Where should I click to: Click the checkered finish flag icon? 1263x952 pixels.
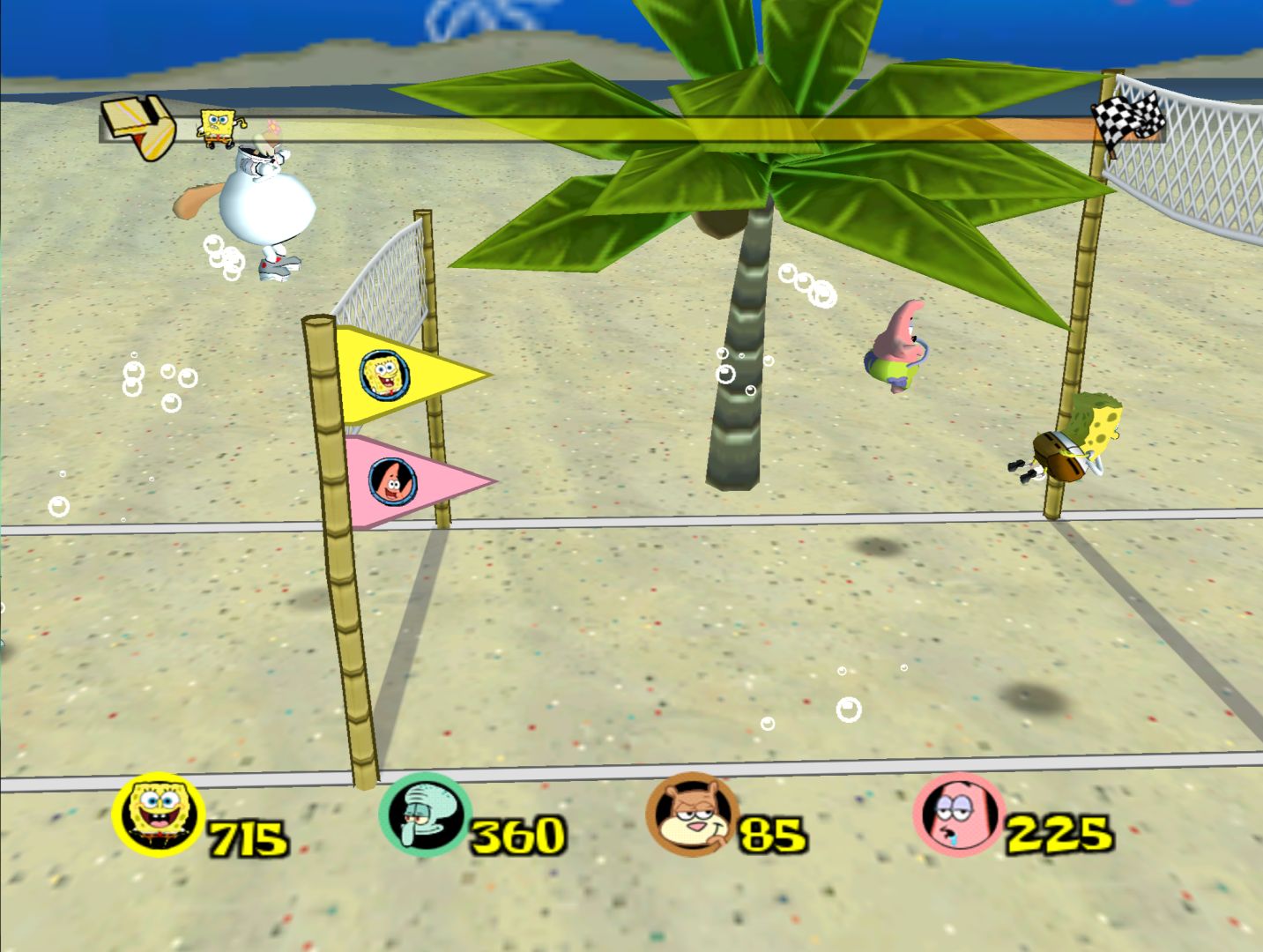tap(1128, 116)
